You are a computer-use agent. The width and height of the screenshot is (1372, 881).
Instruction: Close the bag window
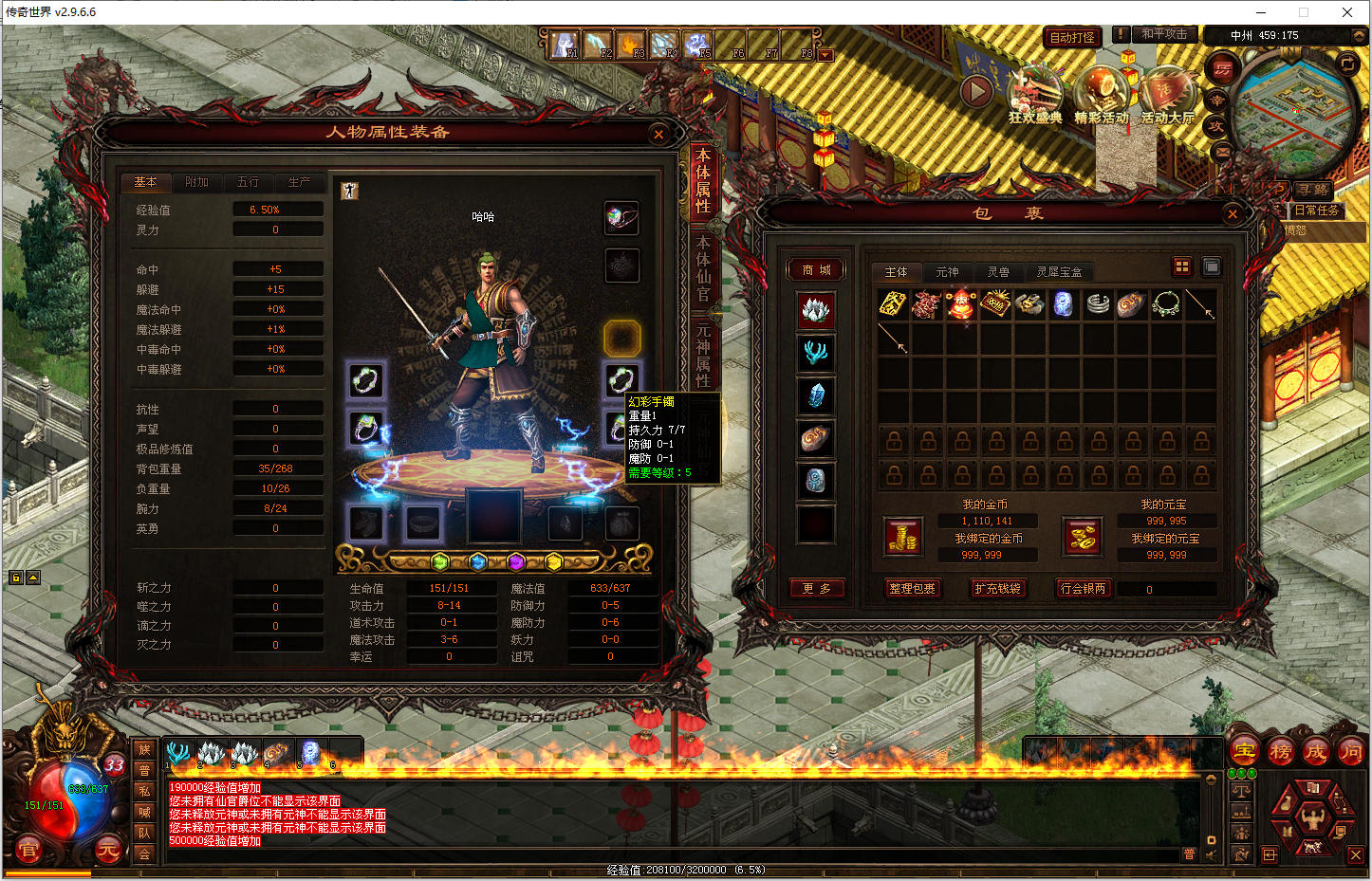click(1233, 214)
